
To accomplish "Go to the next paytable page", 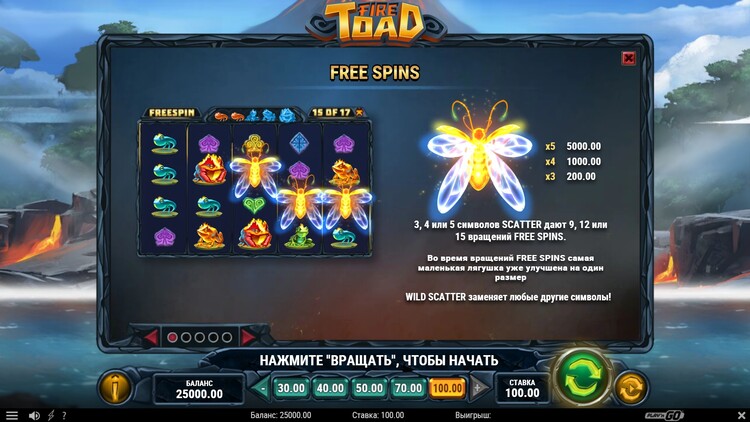I will coord(249,338).
